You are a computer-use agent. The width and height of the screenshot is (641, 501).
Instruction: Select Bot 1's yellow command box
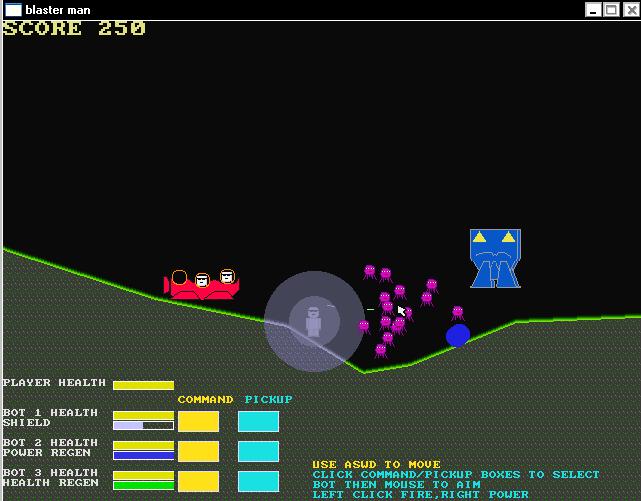198,421
